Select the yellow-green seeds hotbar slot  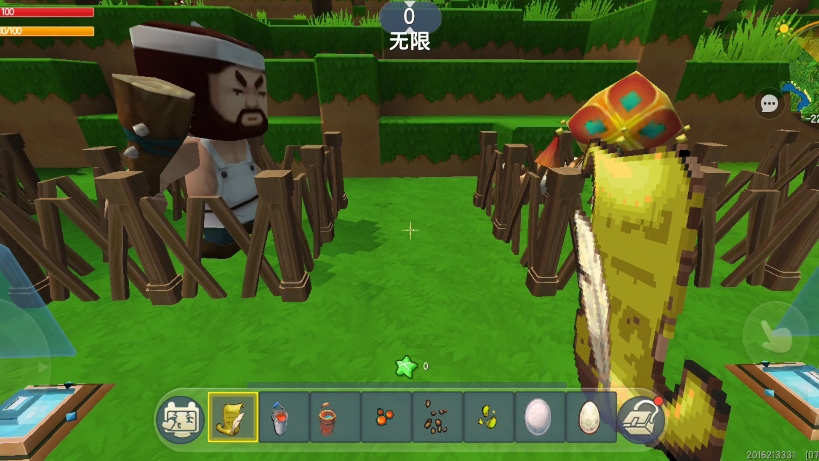[x=488, y=417]
